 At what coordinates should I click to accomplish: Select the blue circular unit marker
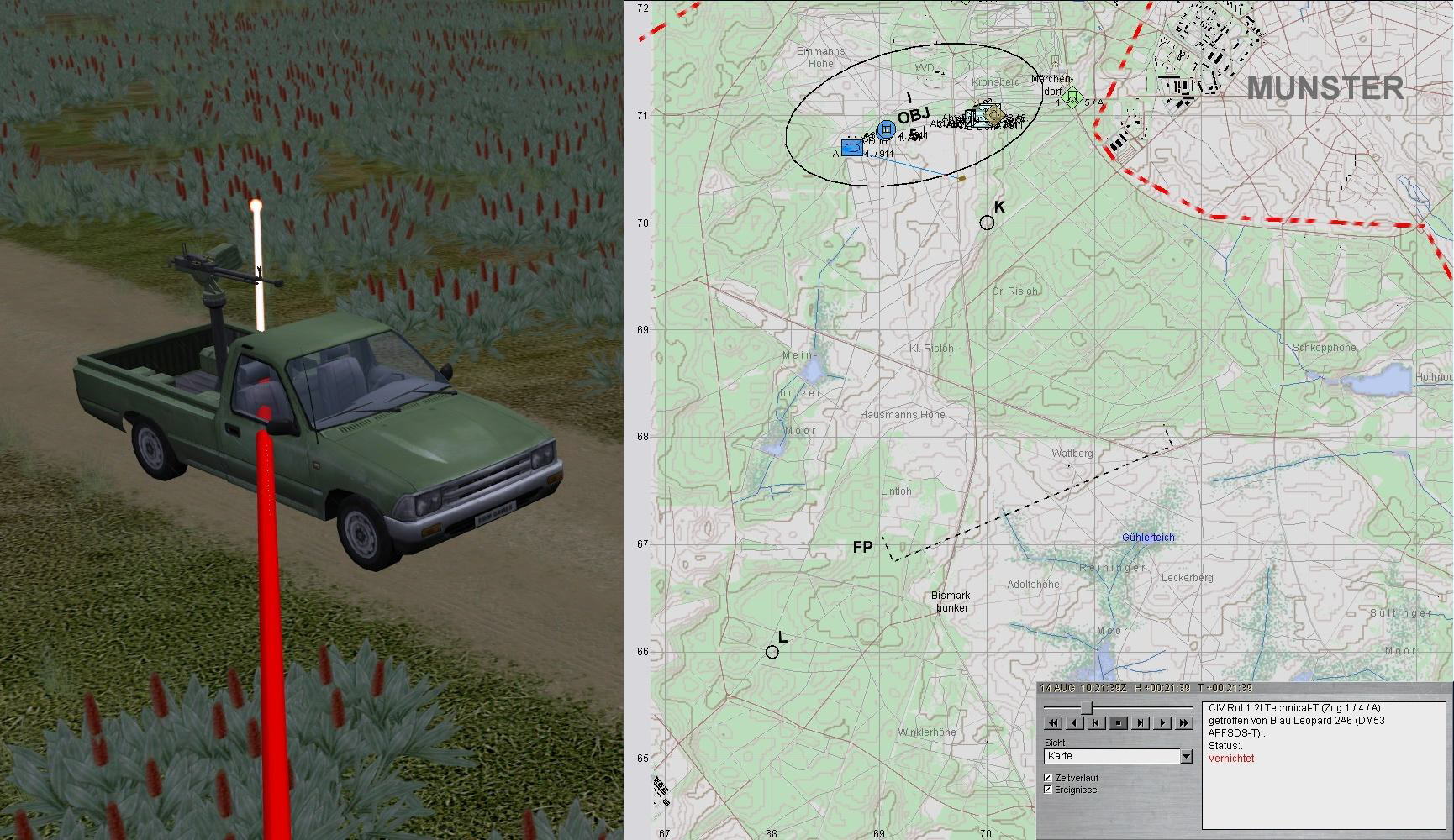(x=885, y=129)
